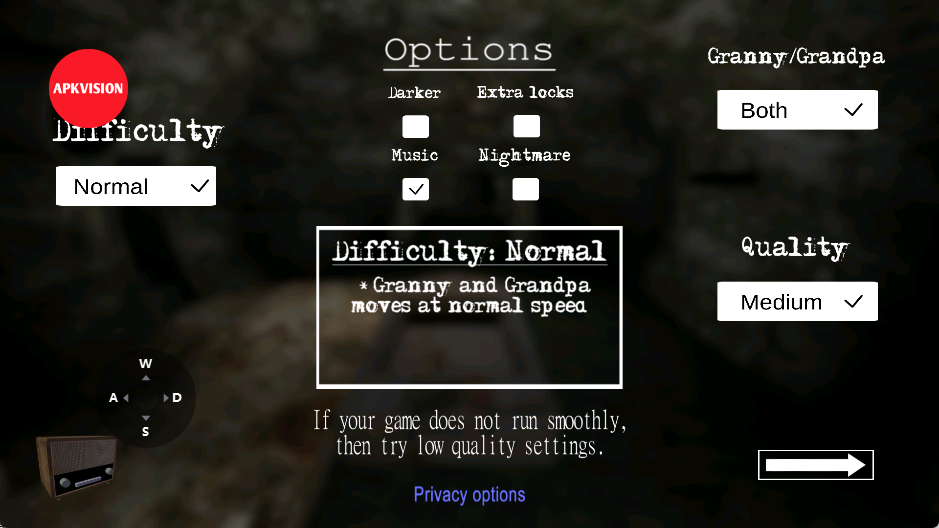Turn on the Nightmare checkbox

526,189
